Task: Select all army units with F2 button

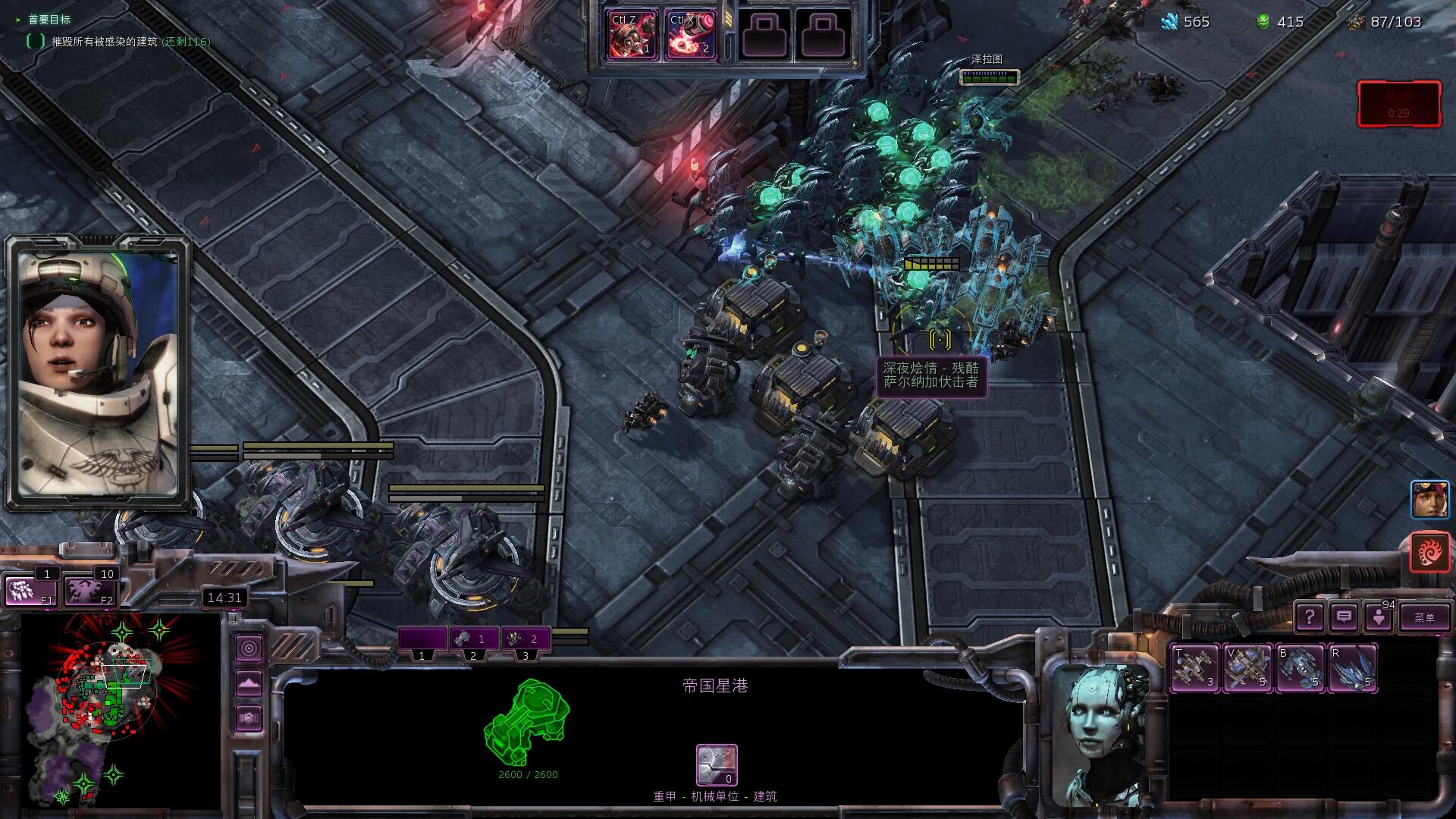Action: (89, 591)
